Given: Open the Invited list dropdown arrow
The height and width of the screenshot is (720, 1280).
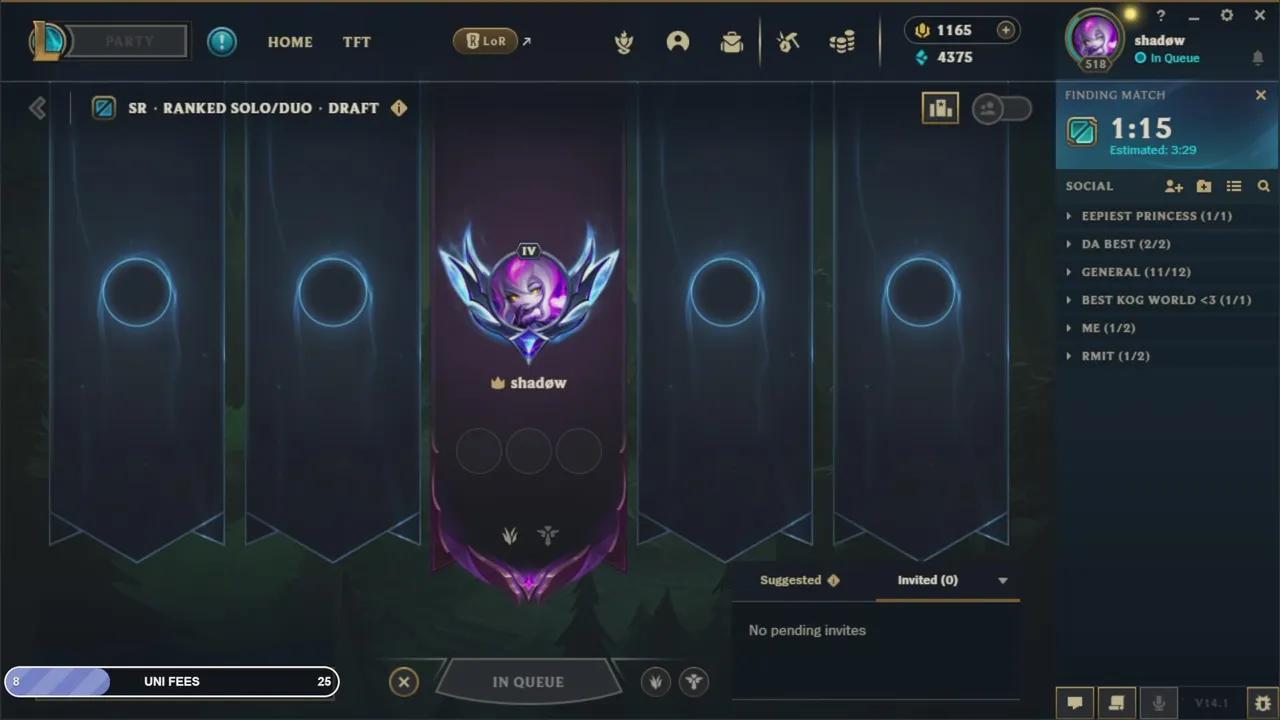Looking at the screenshot, I should pyautogui.click(x=1003, y=580).
